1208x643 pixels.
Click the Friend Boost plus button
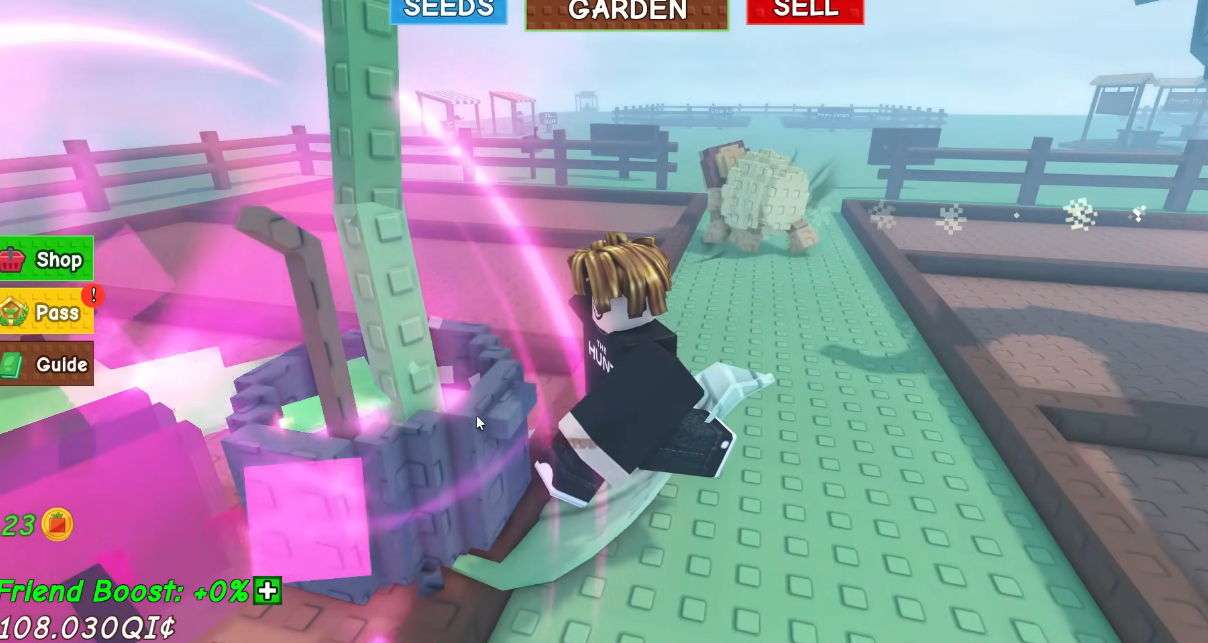tap(267, 591)
